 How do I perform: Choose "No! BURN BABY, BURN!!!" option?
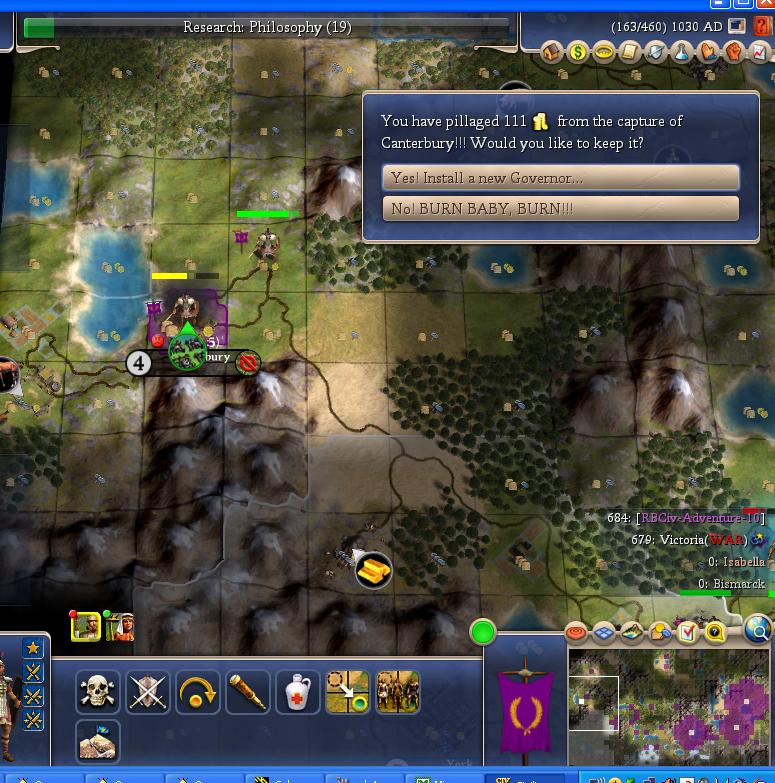pyautogui.click(x=560, y=209)
